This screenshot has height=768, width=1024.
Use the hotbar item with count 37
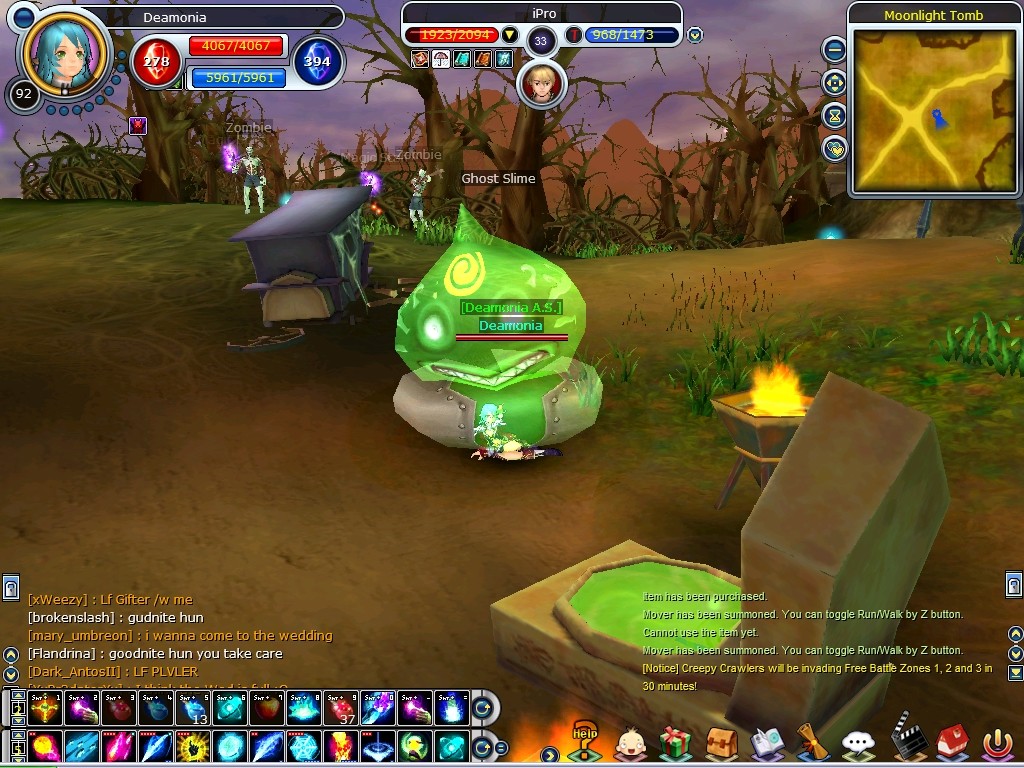341,709
